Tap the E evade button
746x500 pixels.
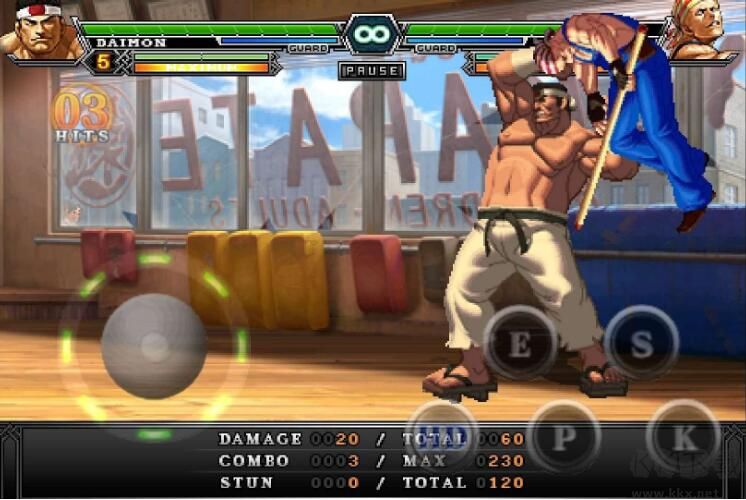pyautogui.click(x=520, y=343)
